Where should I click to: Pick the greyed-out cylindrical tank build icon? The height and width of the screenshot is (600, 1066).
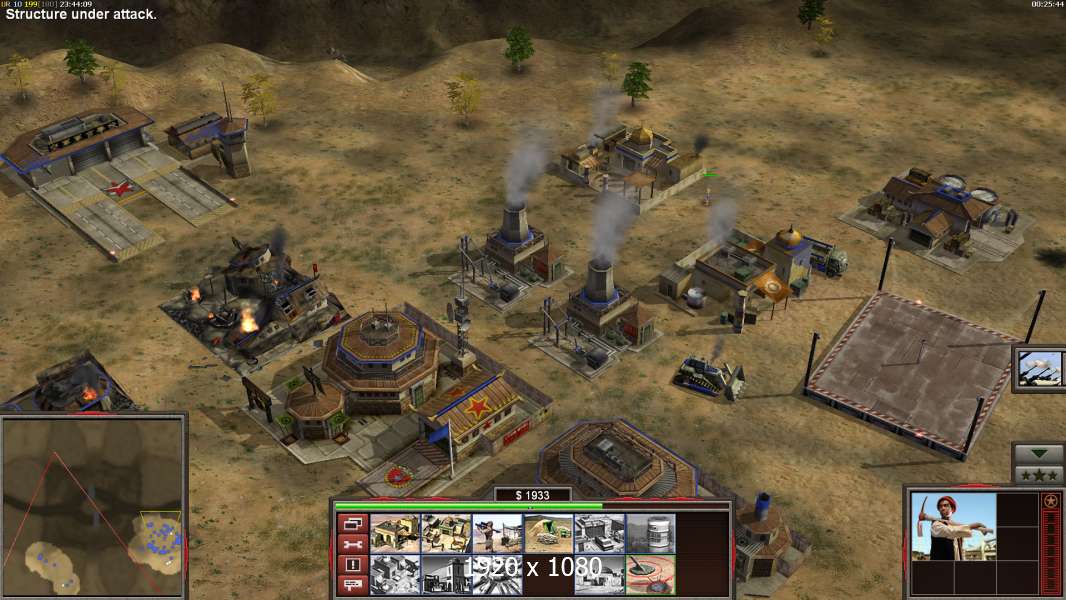coord(651,533)
